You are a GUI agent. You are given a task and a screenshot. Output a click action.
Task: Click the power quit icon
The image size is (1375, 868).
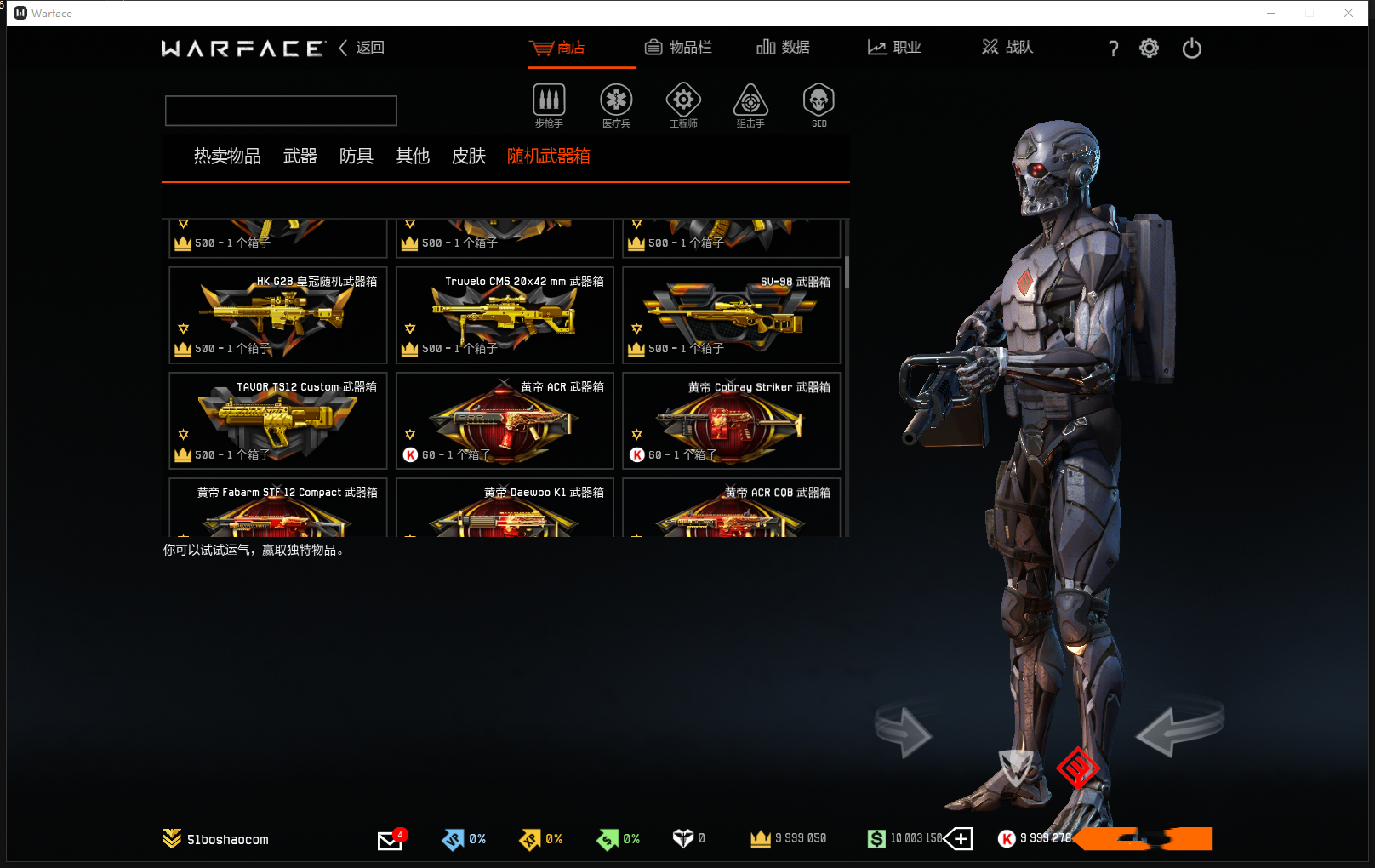(1191, 49)
